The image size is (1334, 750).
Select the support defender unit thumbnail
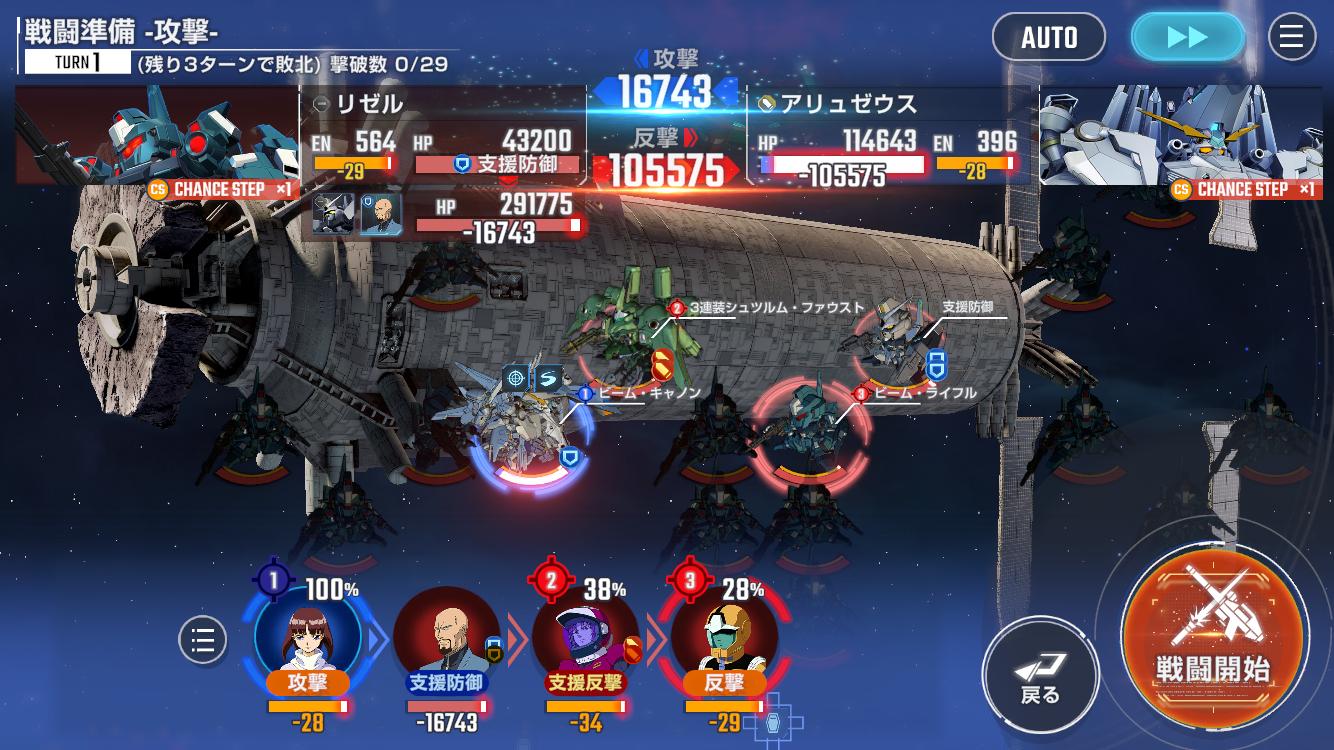coord(333,213)
